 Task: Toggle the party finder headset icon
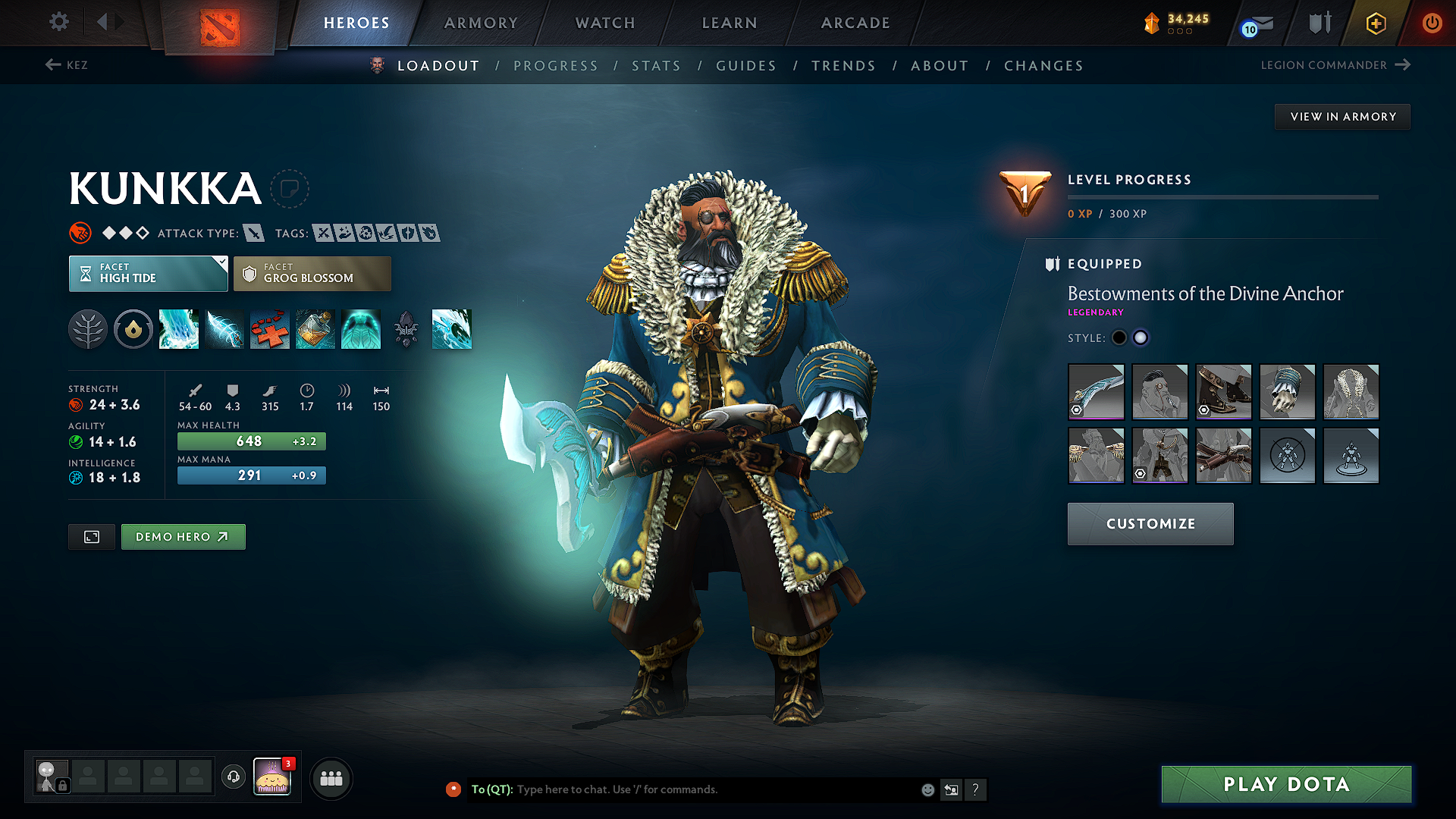tap(233, 777)
